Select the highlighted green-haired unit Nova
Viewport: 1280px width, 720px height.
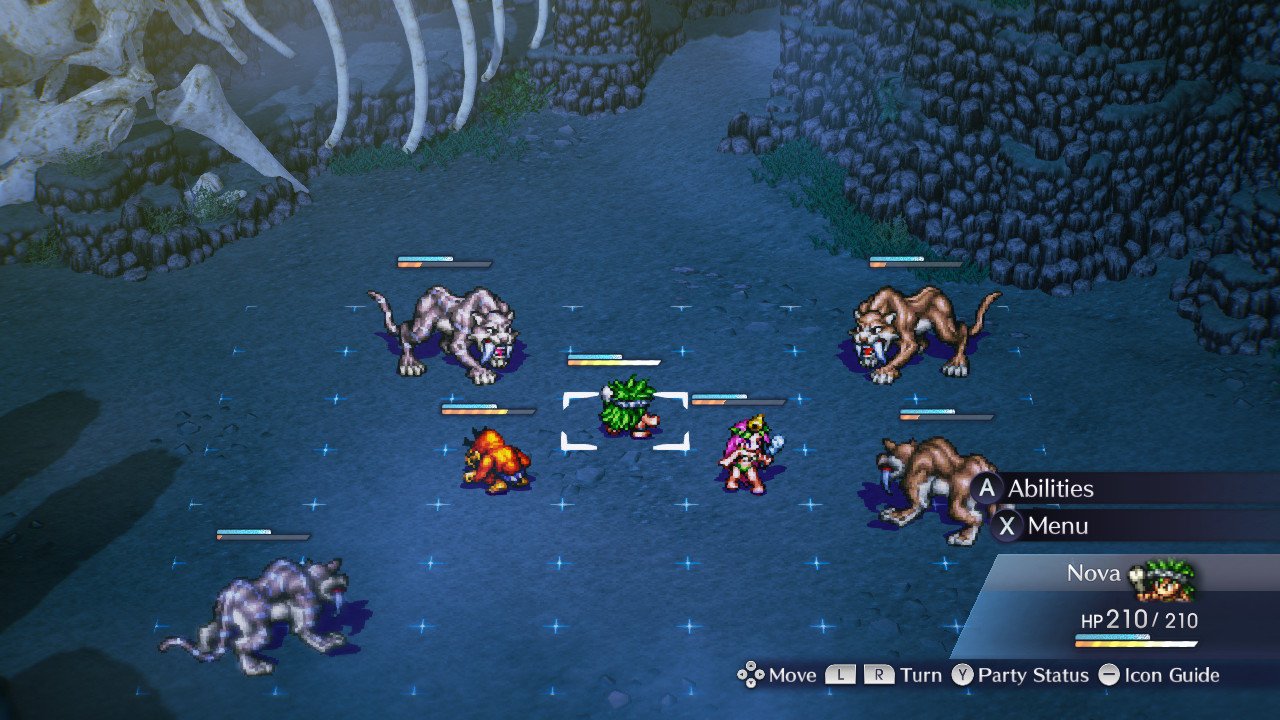(626, 409)
